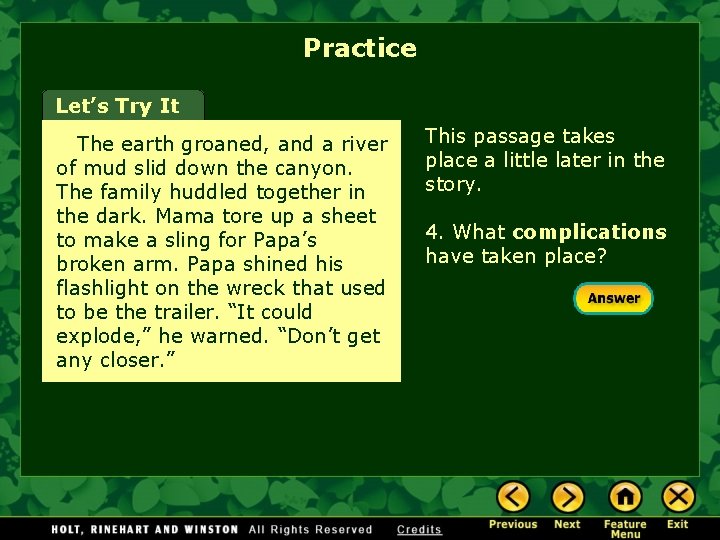The width and height of the screenshot is (720, 540).
Task: Go to the Previous slide
Action: tap(513, 497)
